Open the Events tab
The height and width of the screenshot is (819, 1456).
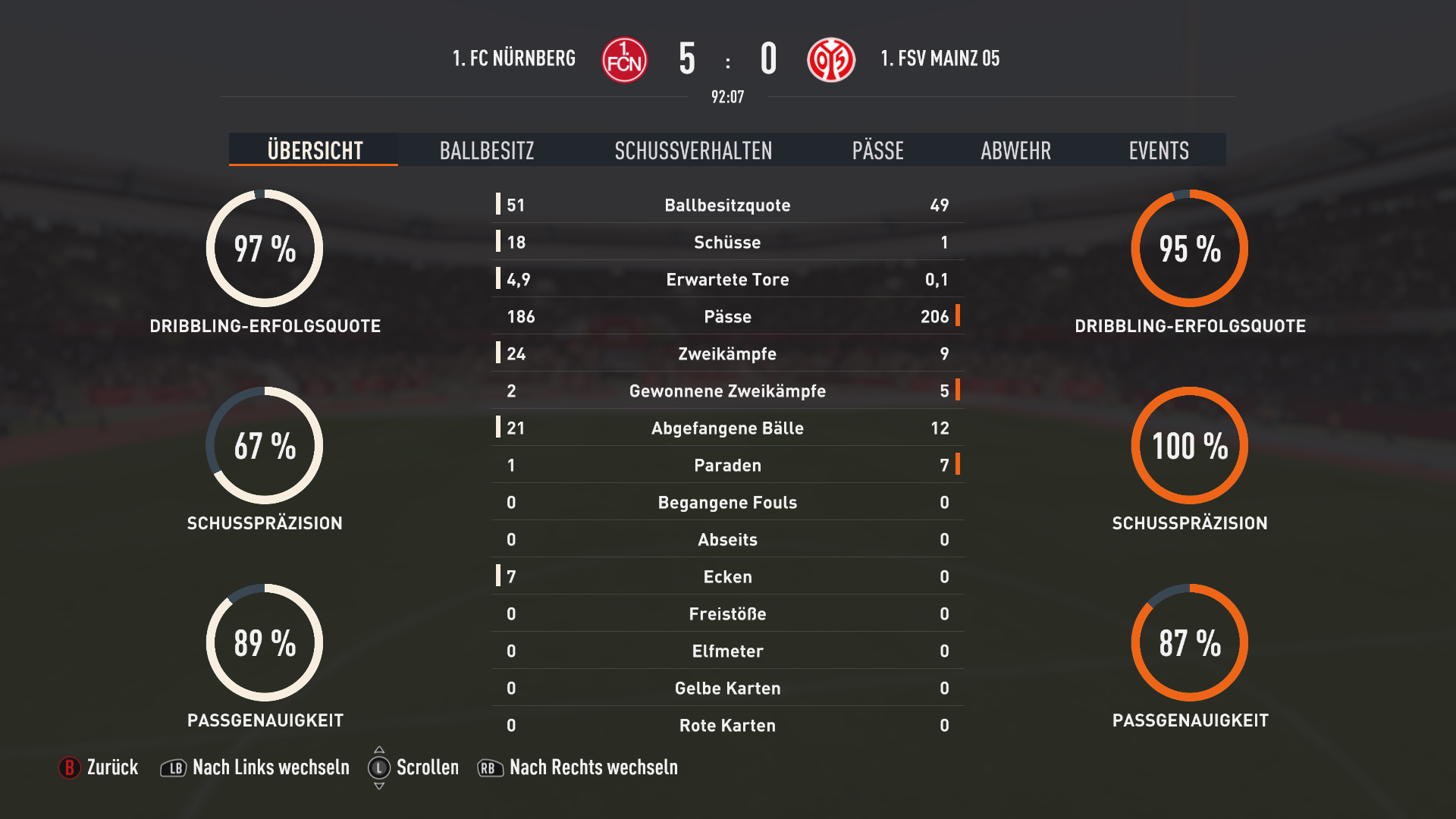tap(1158, 150)
